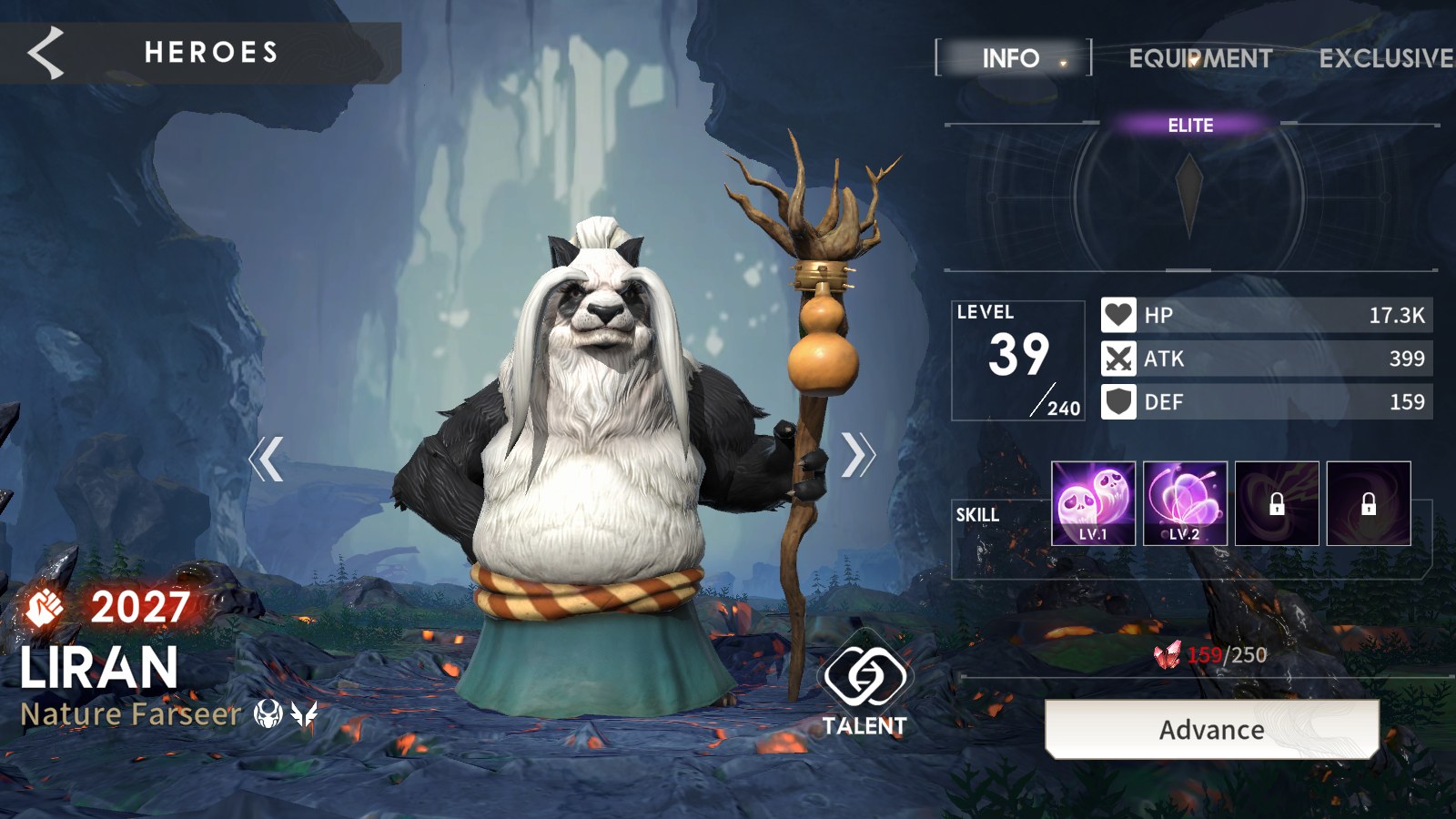
Task: Select the LV.2 pink orb skill
Action: [x=1185, y=503]
